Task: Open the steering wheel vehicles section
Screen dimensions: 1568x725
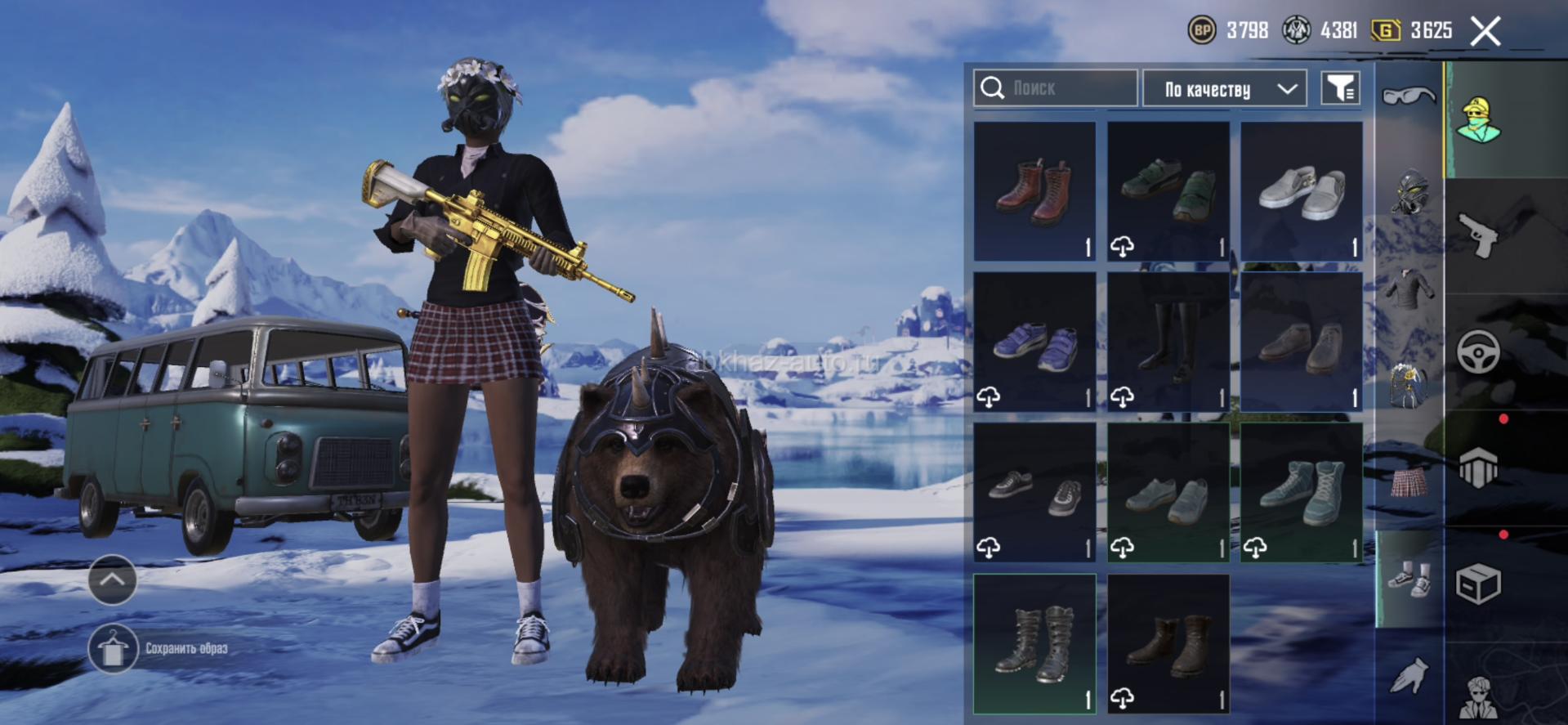Action: [1478, 352]
